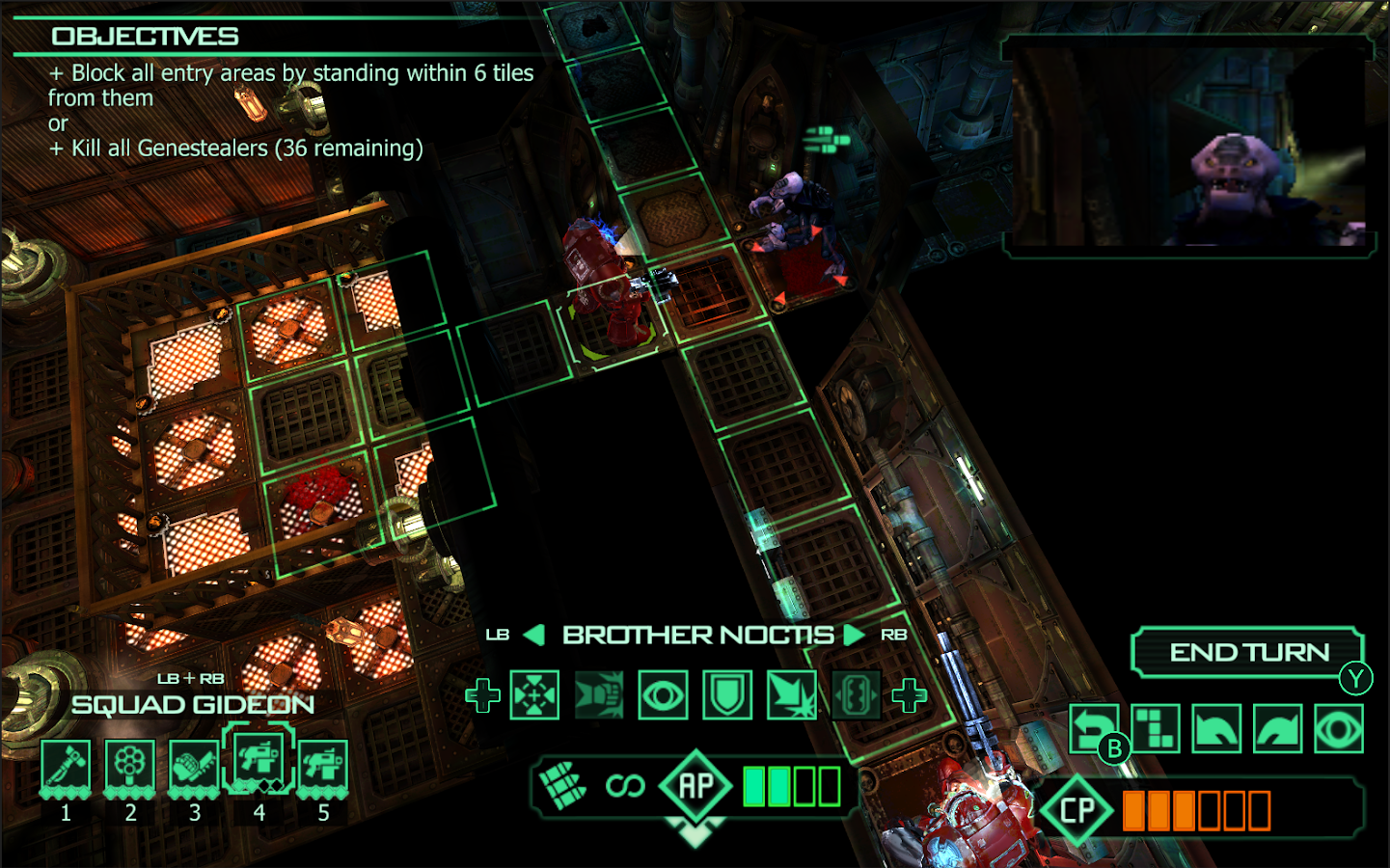Viewport: 1390px width, 868px height.
Task: Enable the shield guard action
Action: coord(727,695)
